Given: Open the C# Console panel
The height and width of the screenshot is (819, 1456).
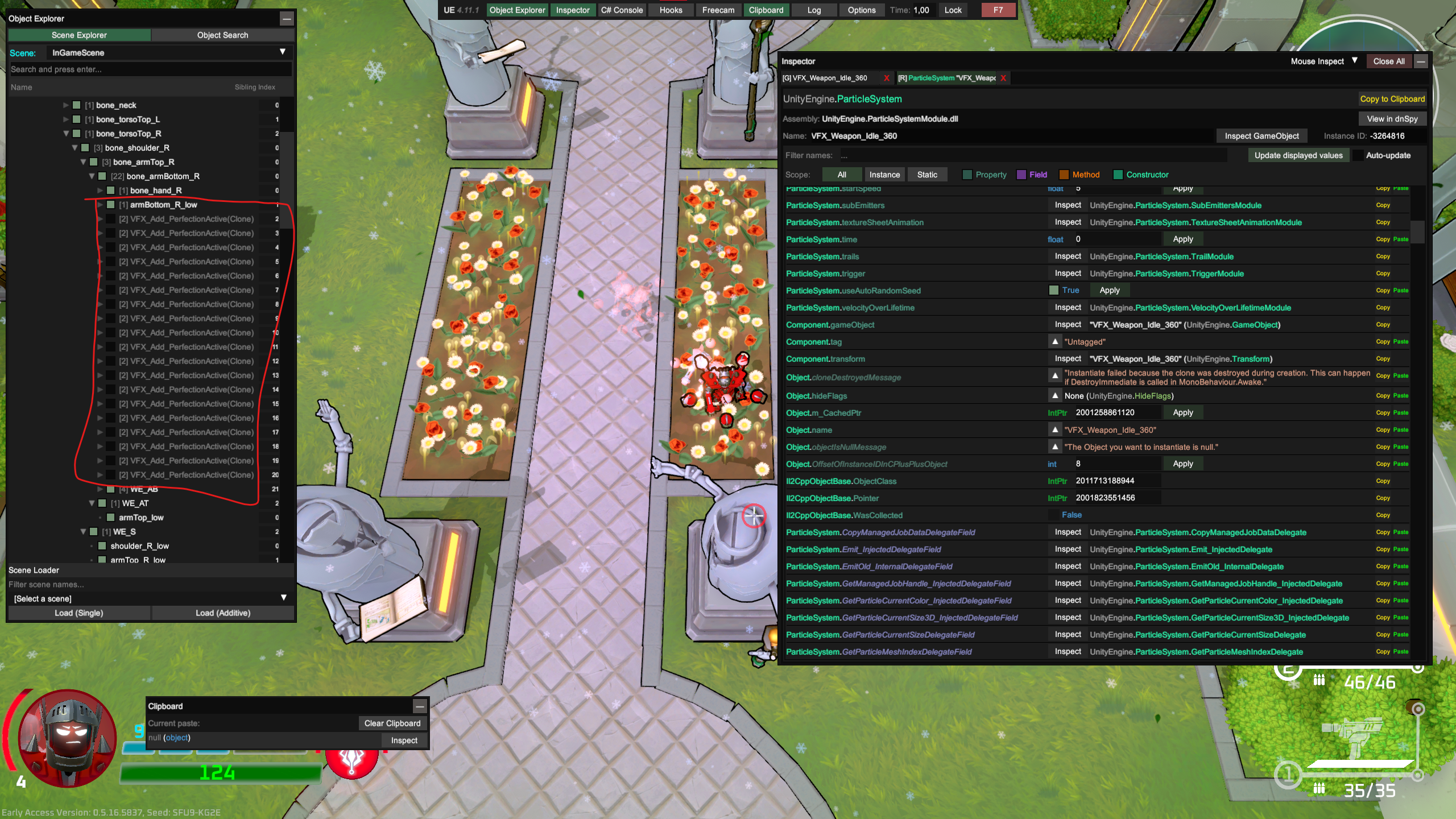Looking at the screenshot, I should click(622, 10).
